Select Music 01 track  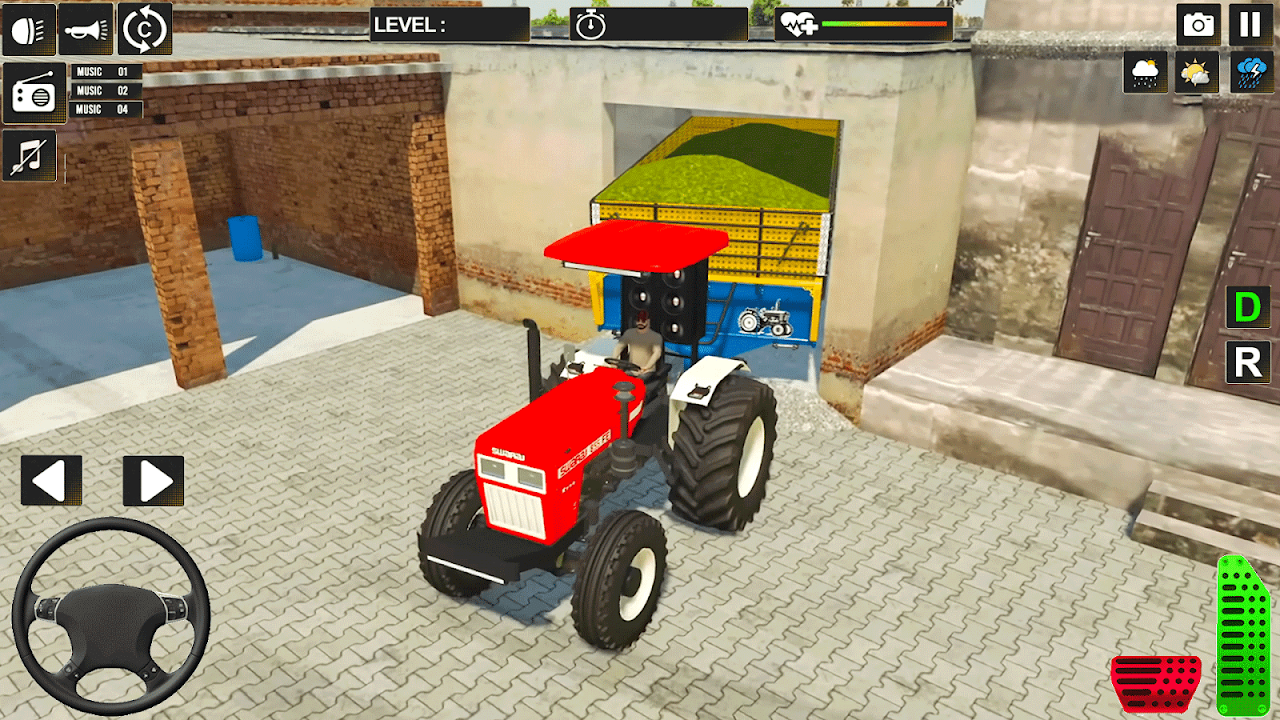click(106, 72)
